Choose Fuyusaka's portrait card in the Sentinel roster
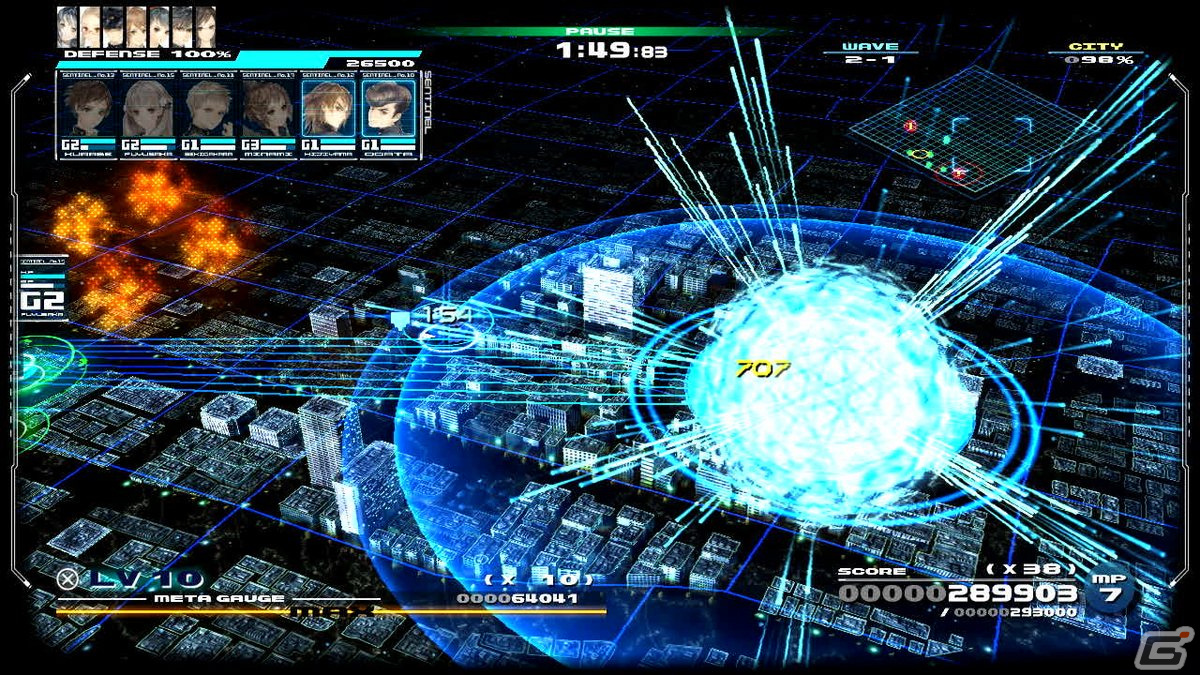Screen dimensions: 1200x675 click(x=149, y=114)
